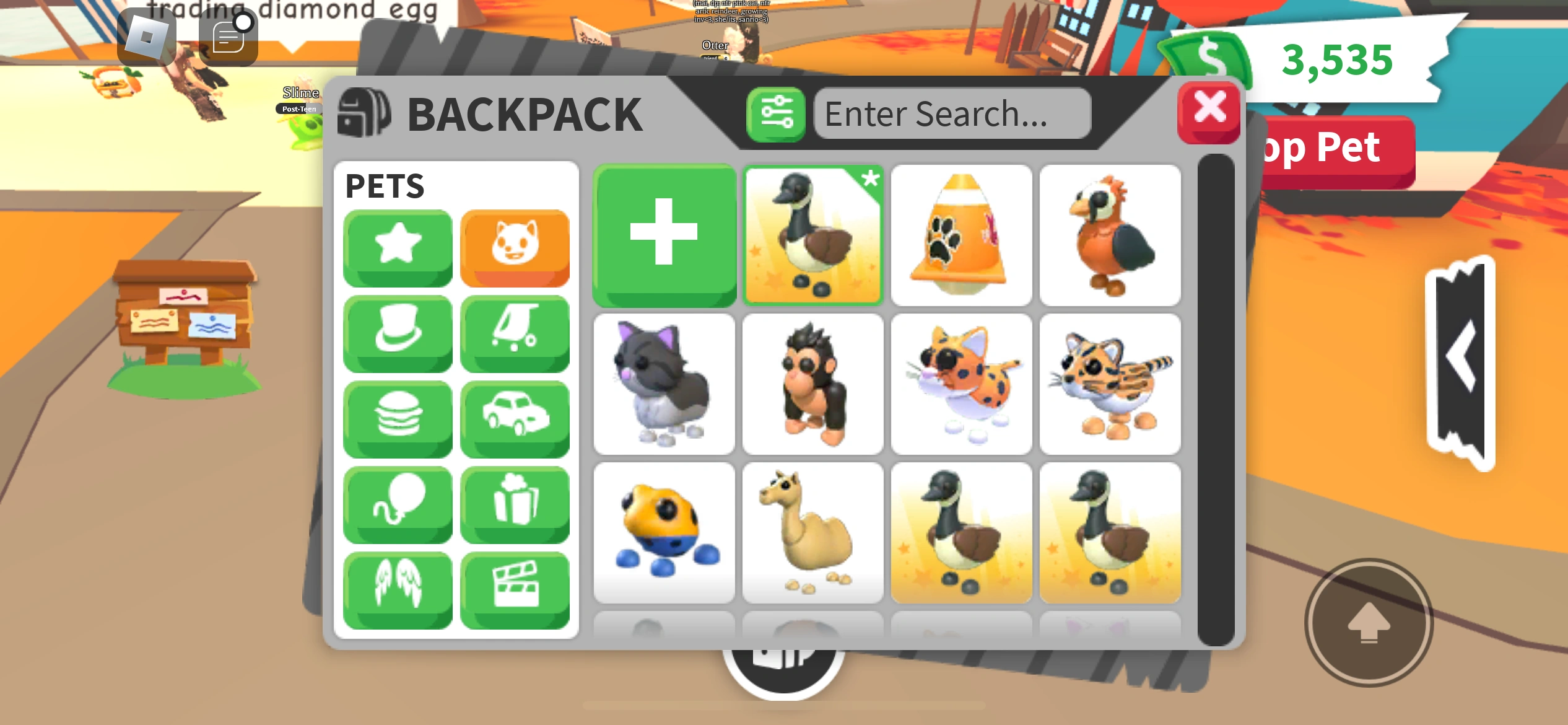Open the Toys balloon category filter

tap(398, 504)
